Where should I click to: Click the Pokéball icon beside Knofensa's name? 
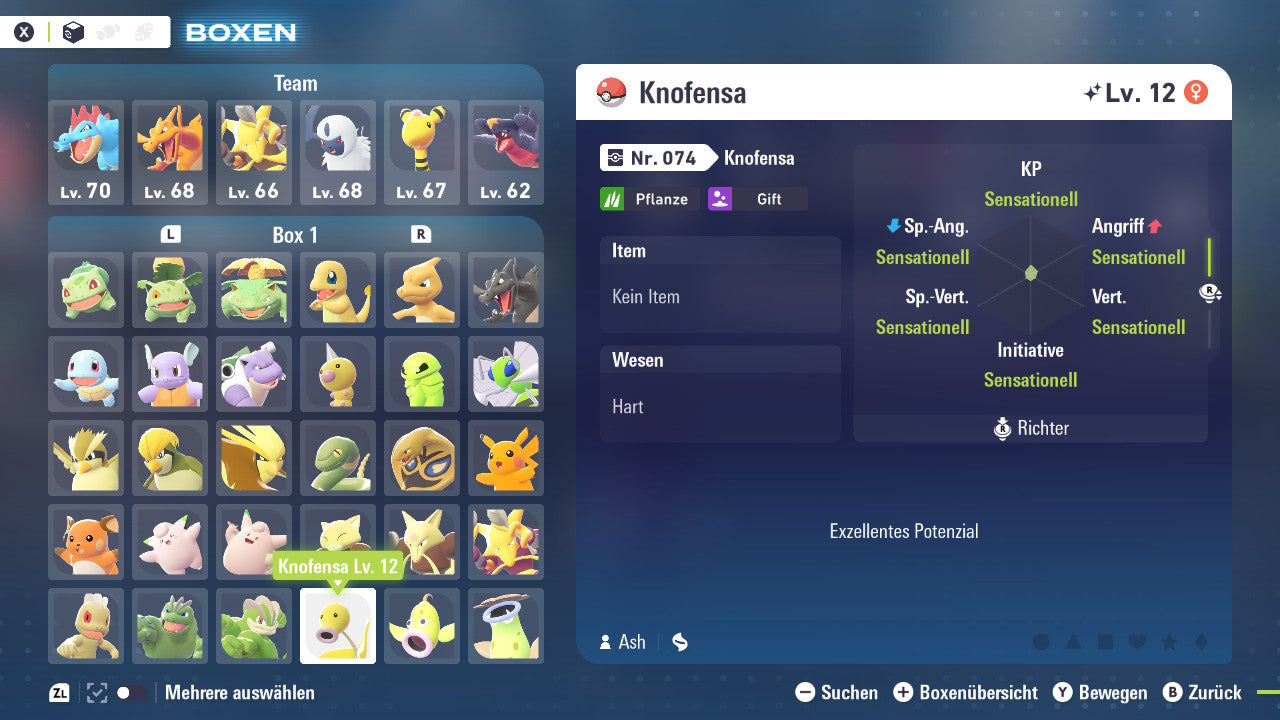point(612,91)
